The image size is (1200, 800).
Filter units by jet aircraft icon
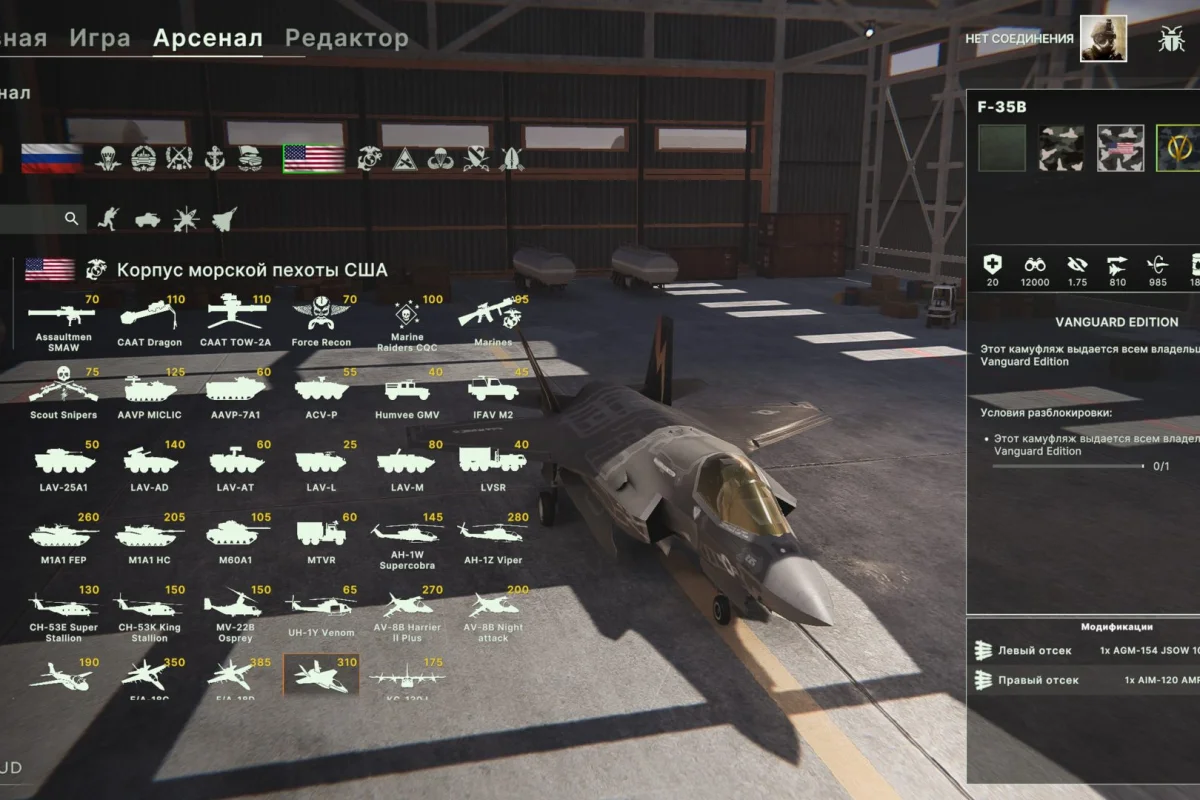coord(225,219)
